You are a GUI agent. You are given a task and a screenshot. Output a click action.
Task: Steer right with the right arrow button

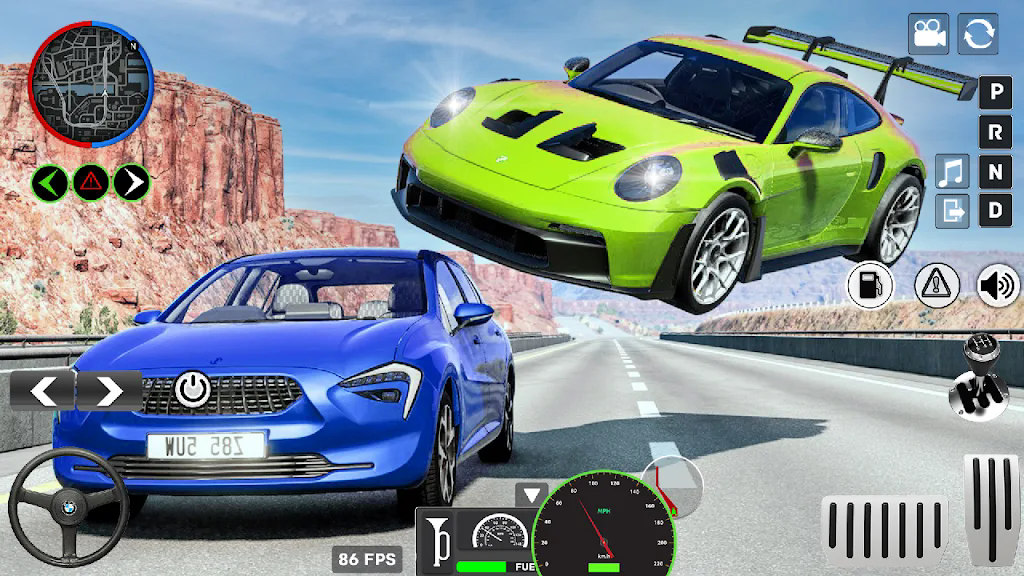[x=109, y=390]
